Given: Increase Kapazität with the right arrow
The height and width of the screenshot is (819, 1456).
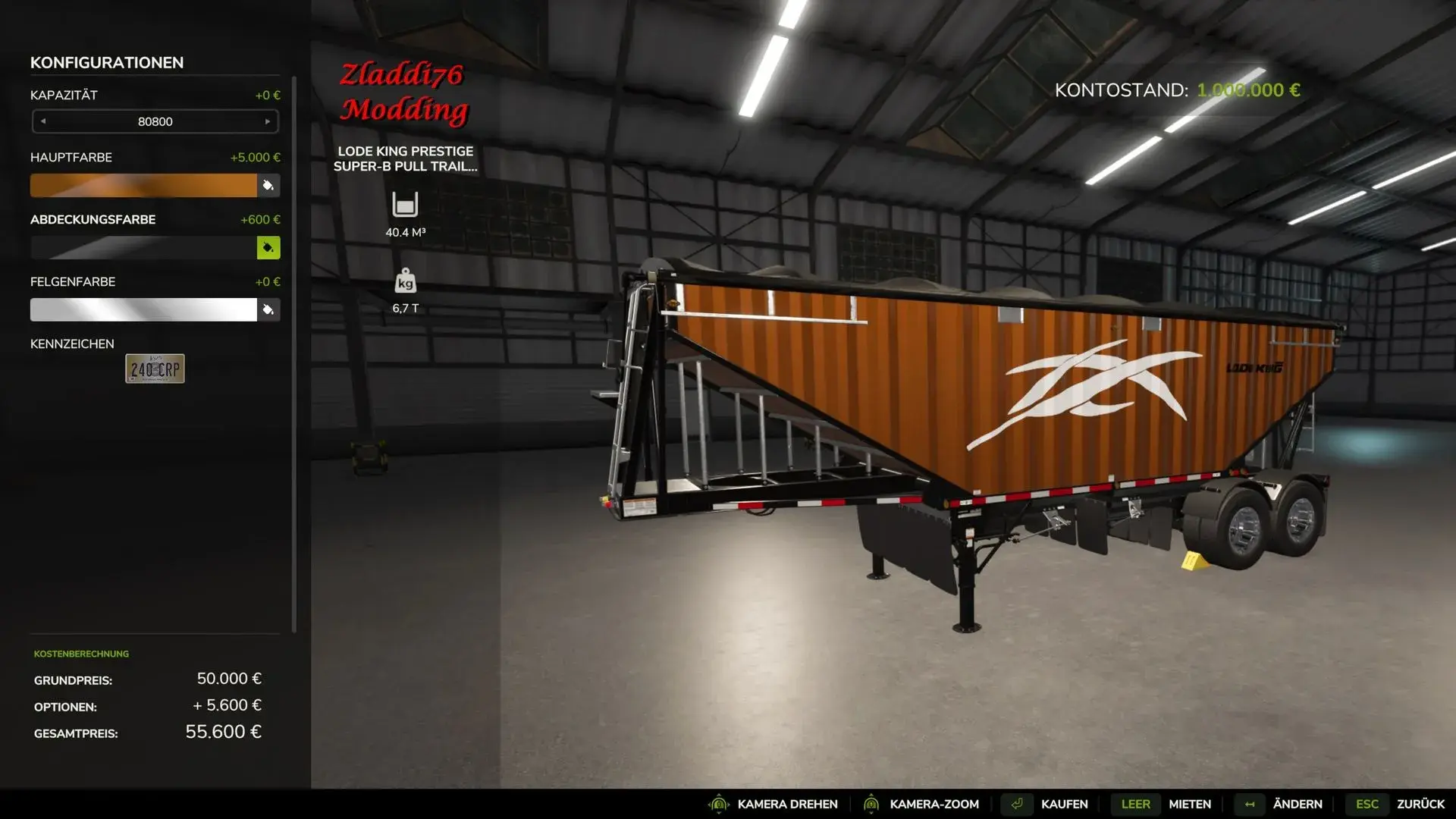Looking at the screenshot, I should pyautogui.click(x=267, y=121).
